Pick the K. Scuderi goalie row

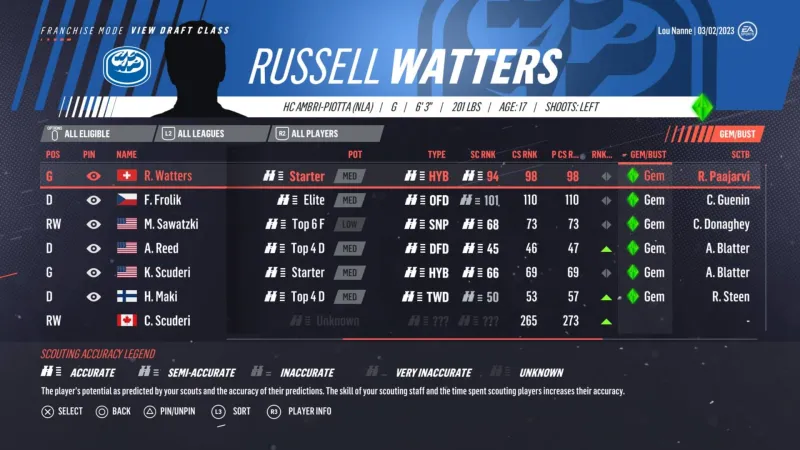coord(400,272)
